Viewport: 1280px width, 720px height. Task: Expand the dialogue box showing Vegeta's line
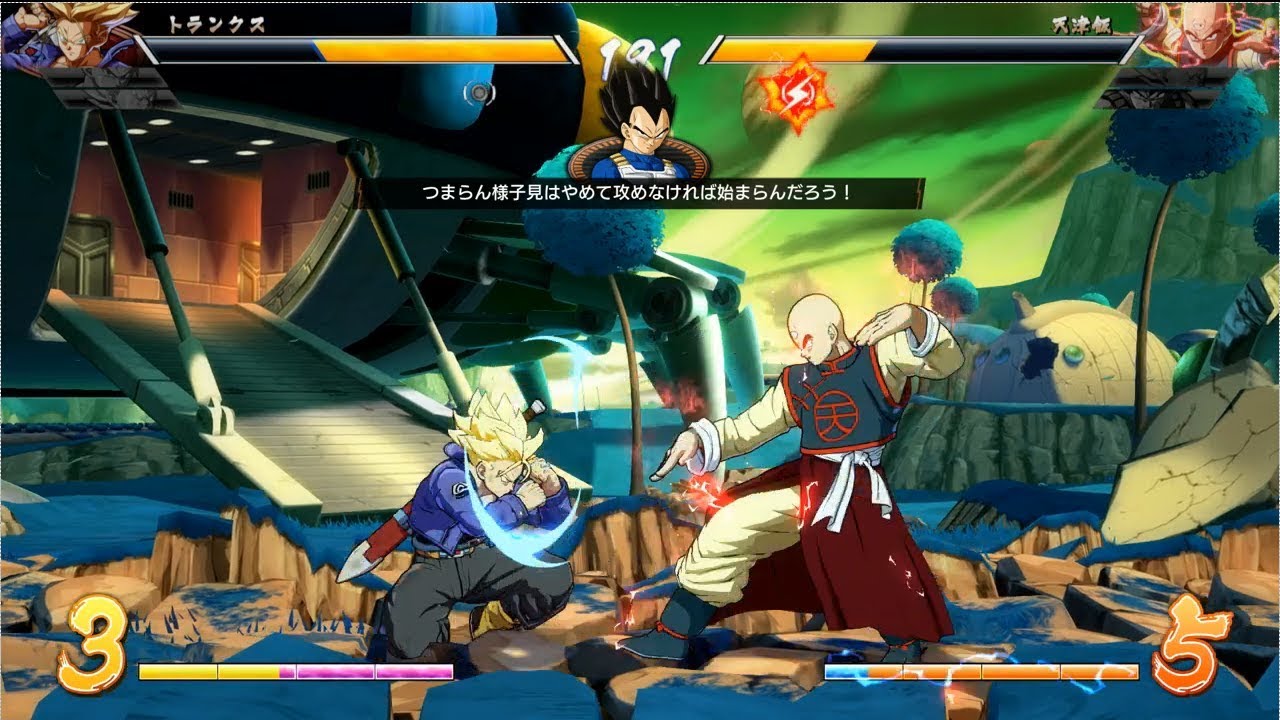point(640,190)
